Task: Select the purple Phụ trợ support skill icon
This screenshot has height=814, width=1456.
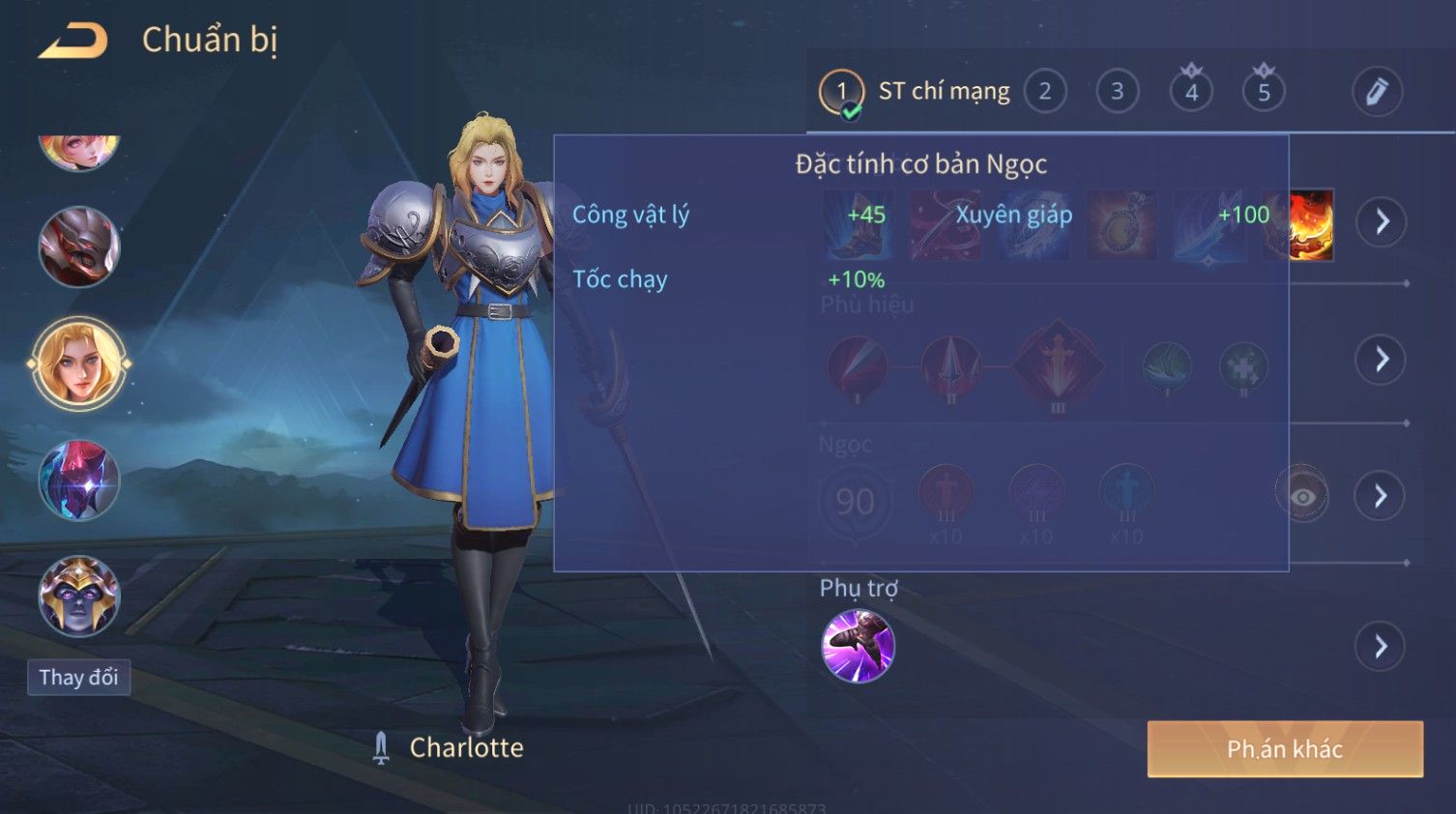Action: tap(858, 646)
